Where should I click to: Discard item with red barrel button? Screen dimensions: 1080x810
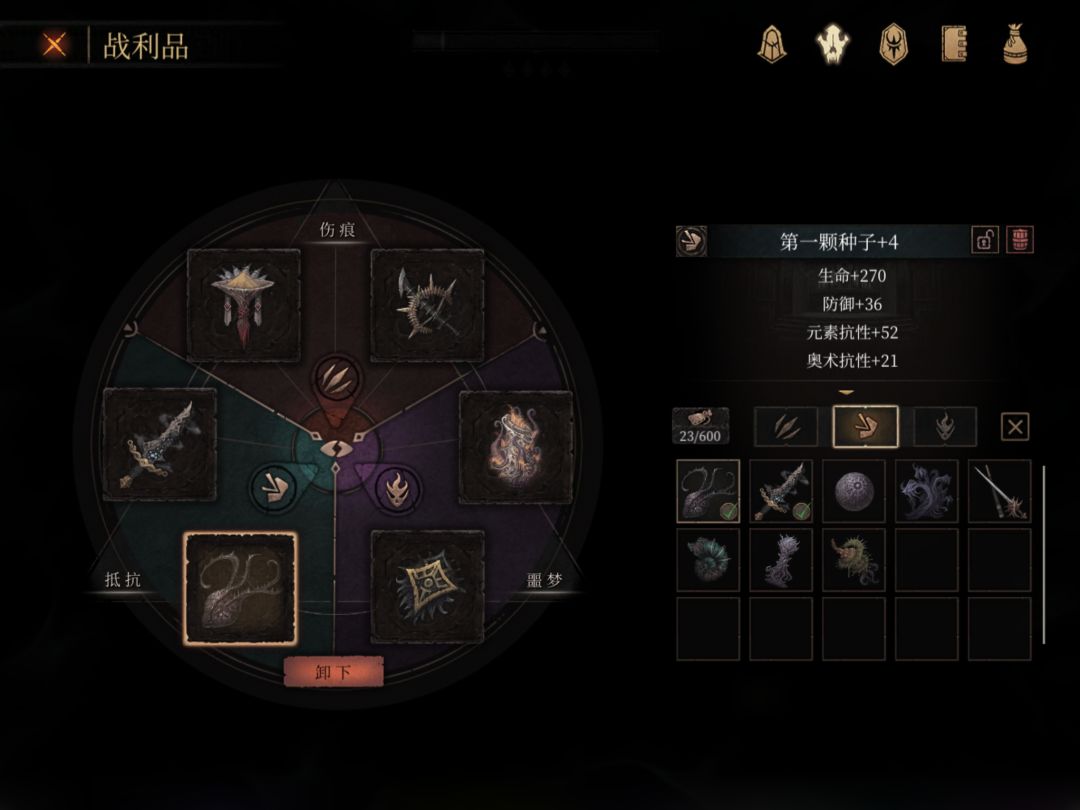point(1020,240)
